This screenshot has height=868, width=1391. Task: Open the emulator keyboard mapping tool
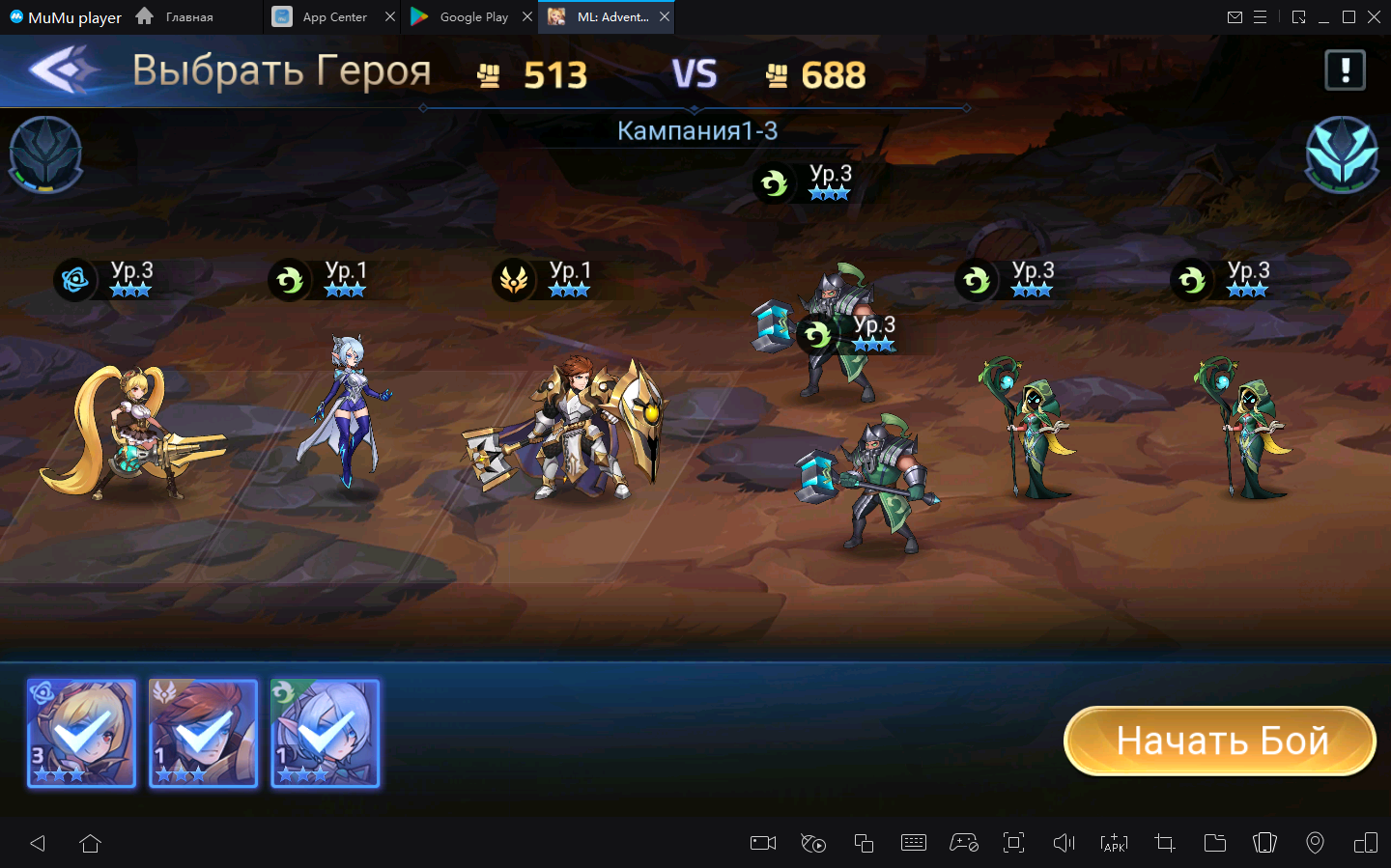point(913,843)
